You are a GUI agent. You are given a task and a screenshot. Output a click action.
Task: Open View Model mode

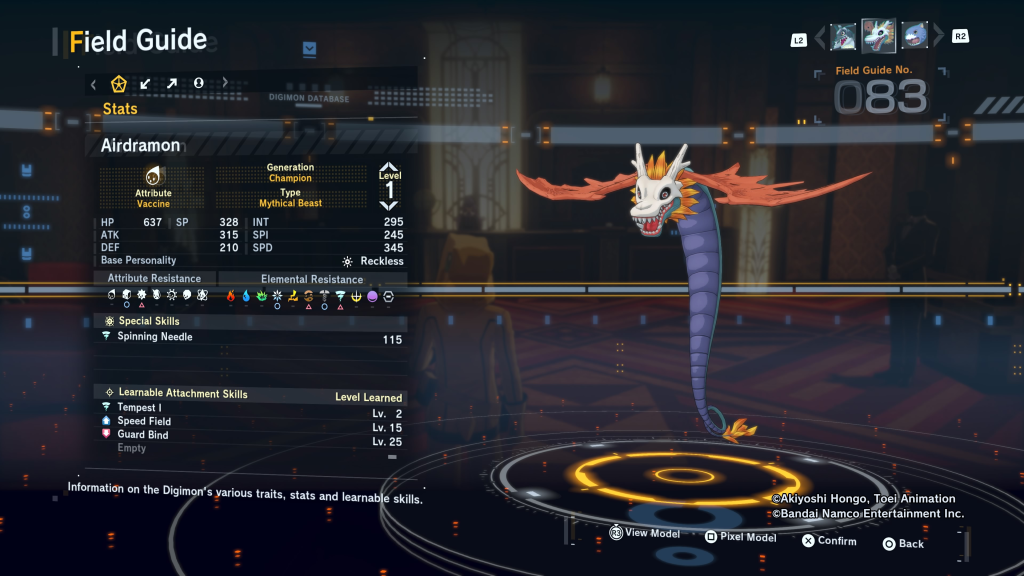tap(644, 534)
